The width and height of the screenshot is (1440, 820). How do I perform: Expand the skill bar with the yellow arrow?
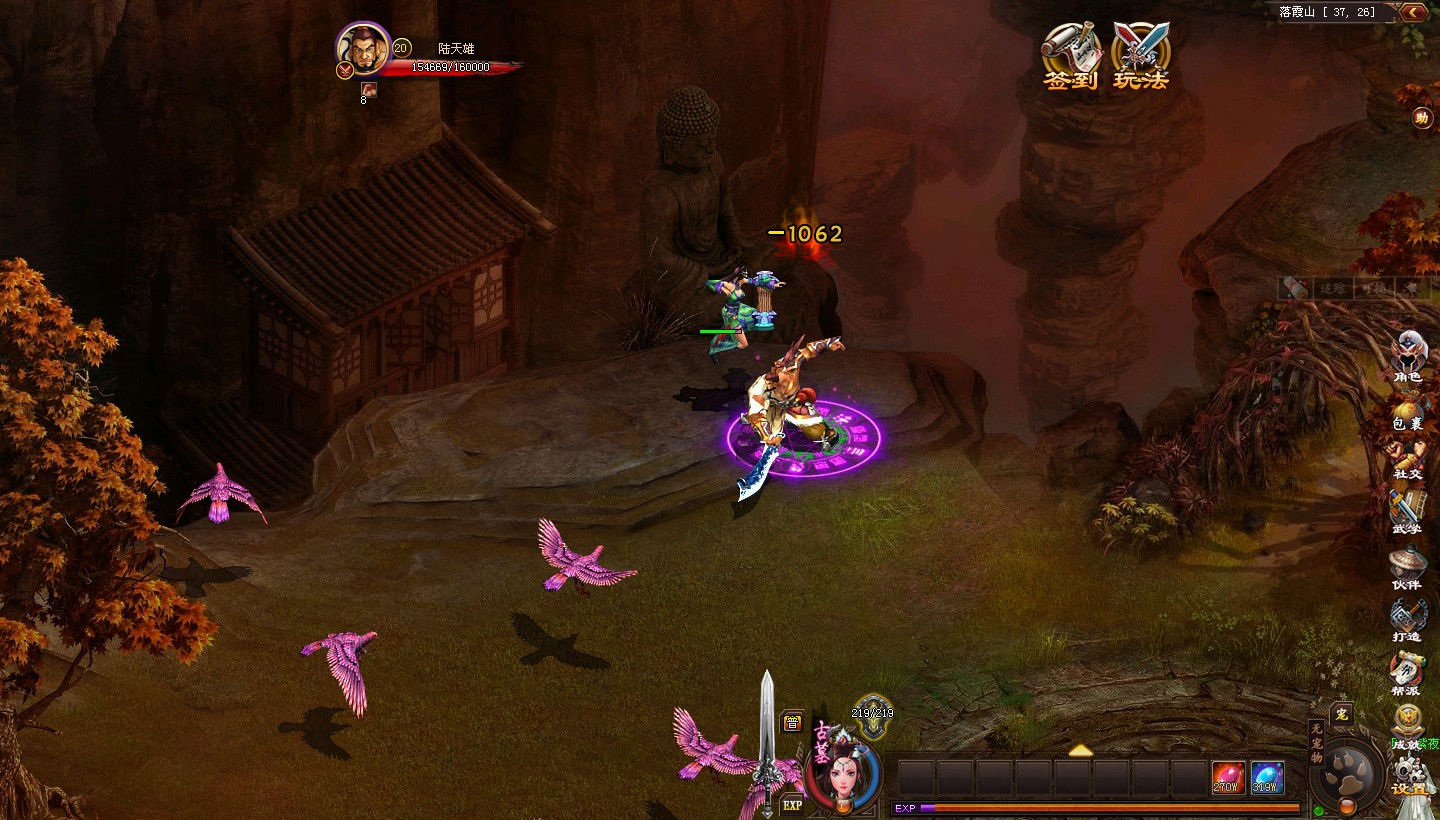coord(1080,750)
